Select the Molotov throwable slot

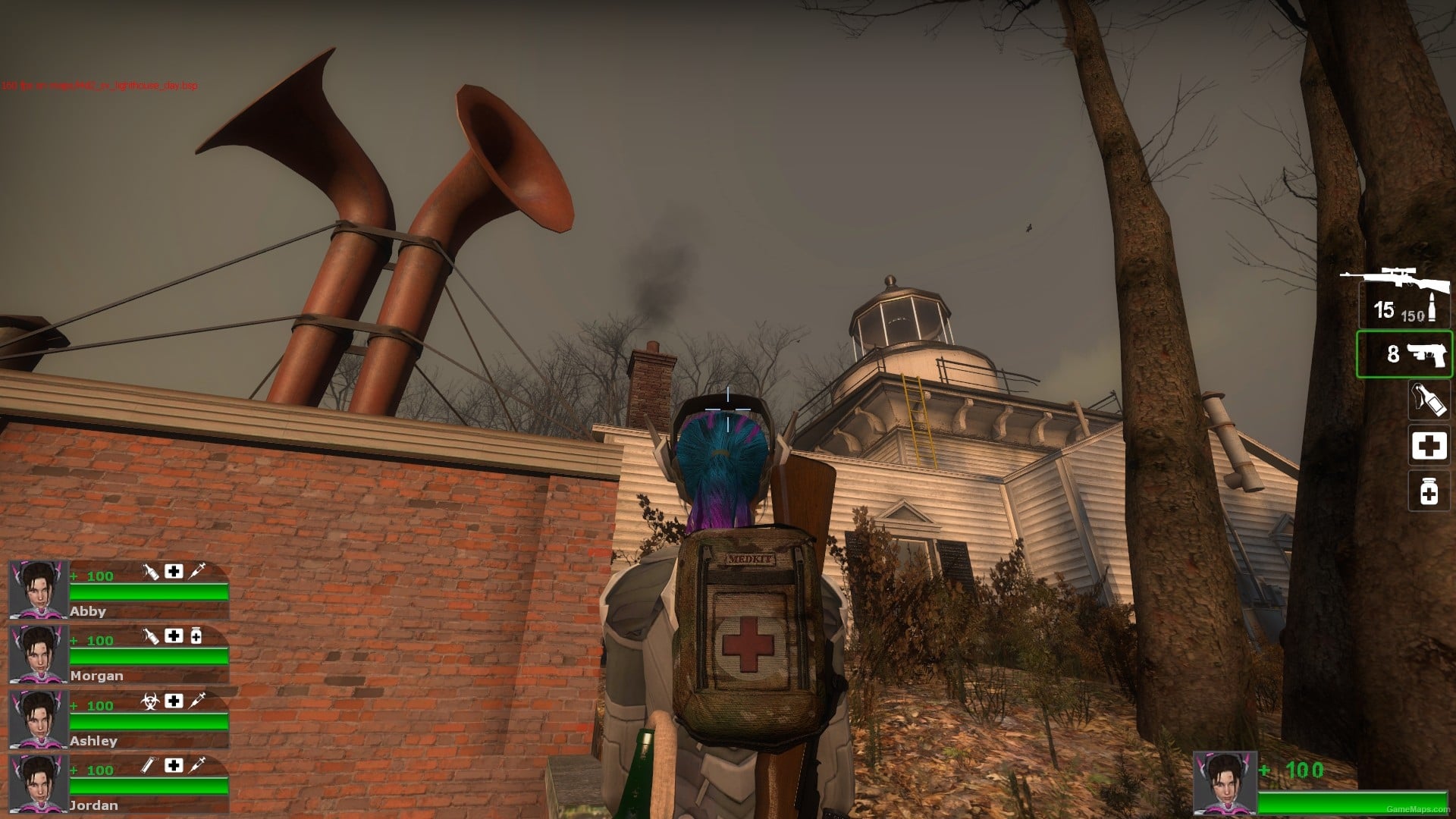click(x=1429, y=400)
